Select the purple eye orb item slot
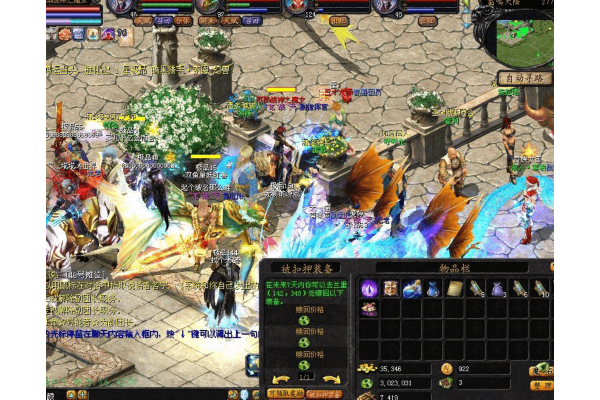This screenshot has height=400, width=600. 369,289
